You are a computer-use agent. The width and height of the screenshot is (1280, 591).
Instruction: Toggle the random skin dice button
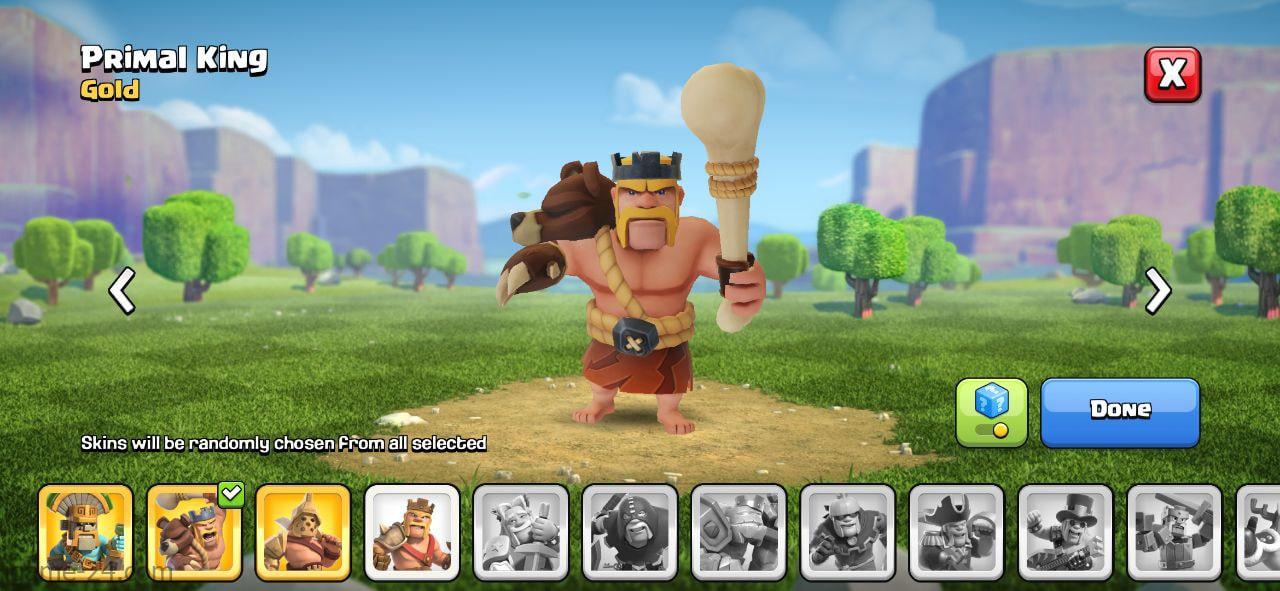pyautogui.click(x=991, y=411)
